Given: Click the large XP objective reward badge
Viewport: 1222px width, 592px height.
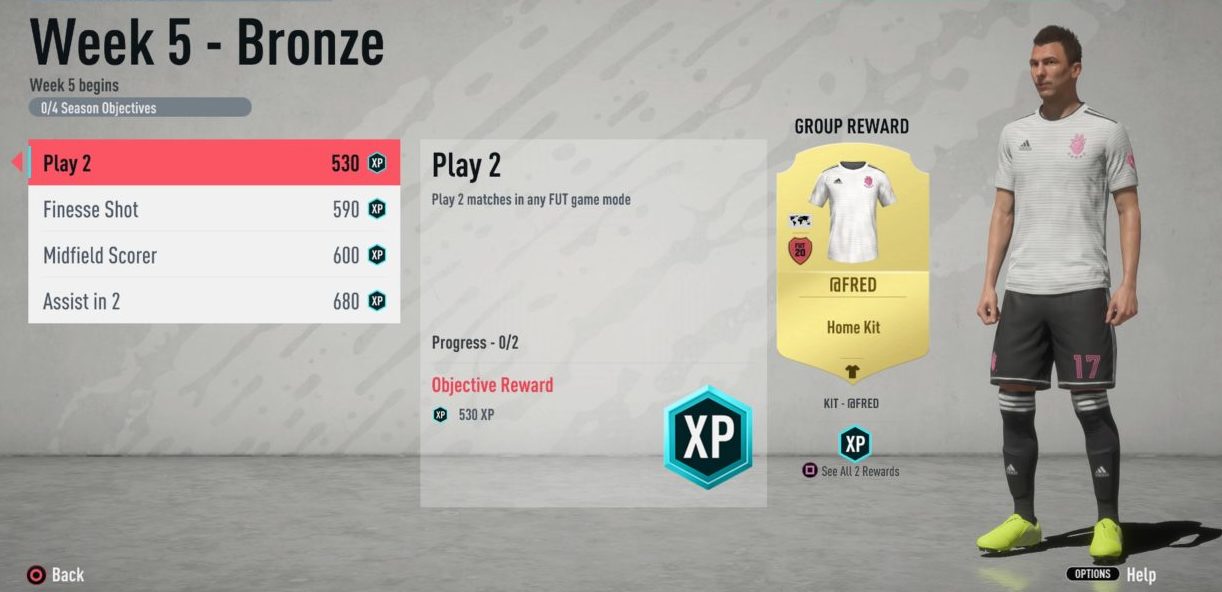Looking at the screenshot, I should click(708, 437).
